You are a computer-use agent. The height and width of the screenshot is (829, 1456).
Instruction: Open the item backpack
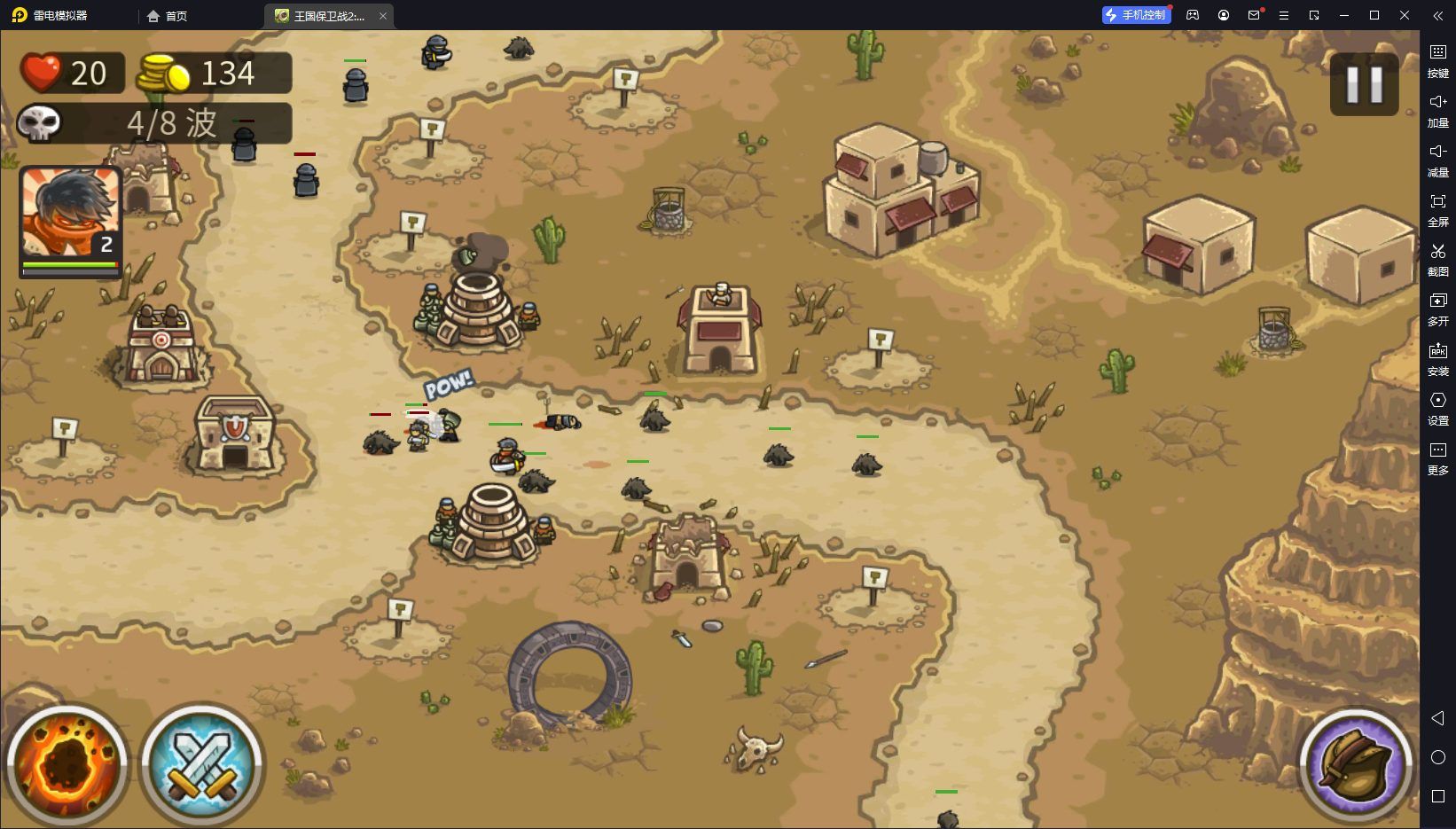tap(1354, 764)
